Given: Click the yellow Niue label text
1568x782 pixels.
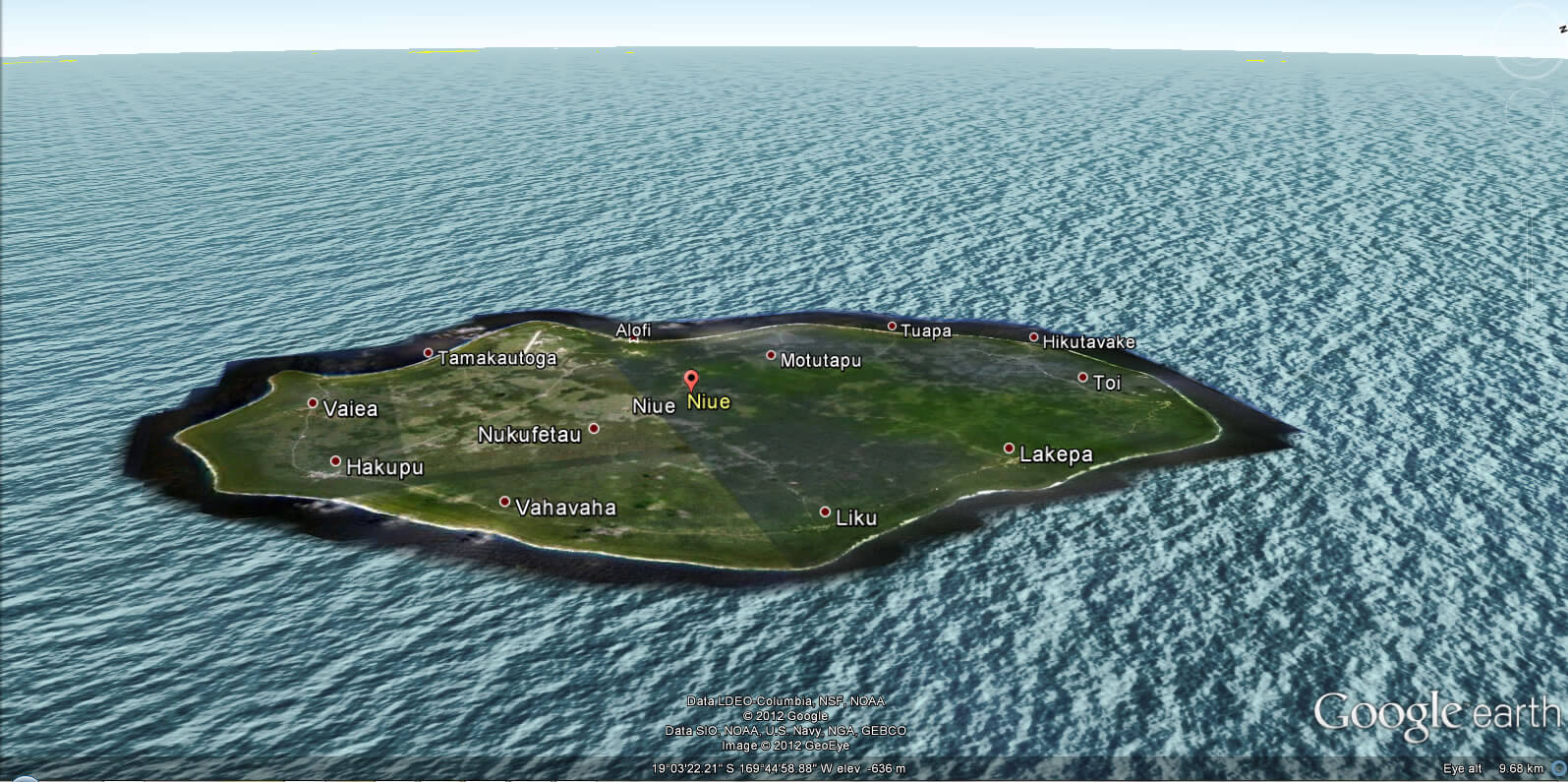Looking at the screenshot, I should coord(710,401).
